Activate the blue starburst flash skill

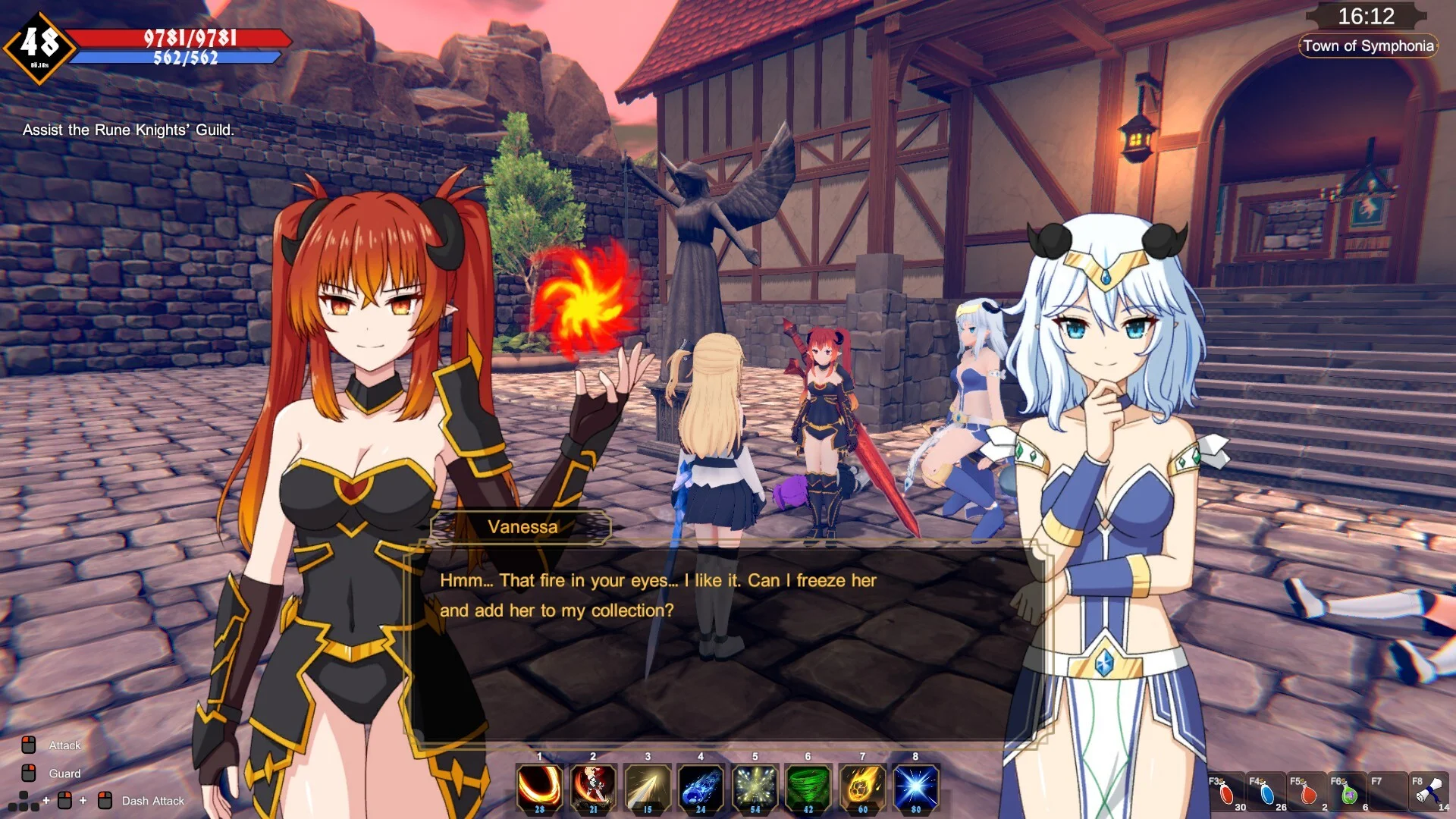tap(916, 787)
